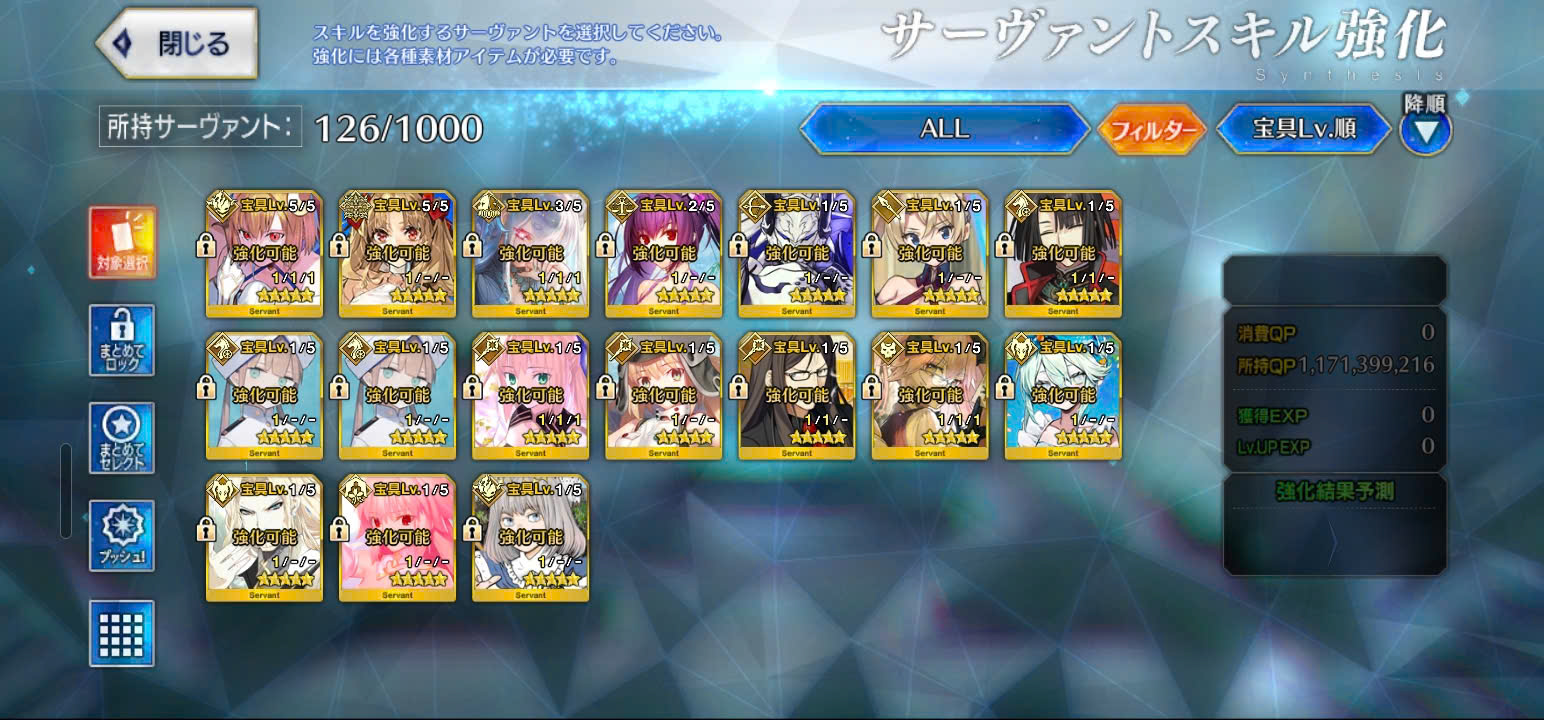Select the mint-haired servant on blue background
Image resolution: width=1544 pixels, height=720 pixels.
pyautogui.click(x=1062, y=397)
